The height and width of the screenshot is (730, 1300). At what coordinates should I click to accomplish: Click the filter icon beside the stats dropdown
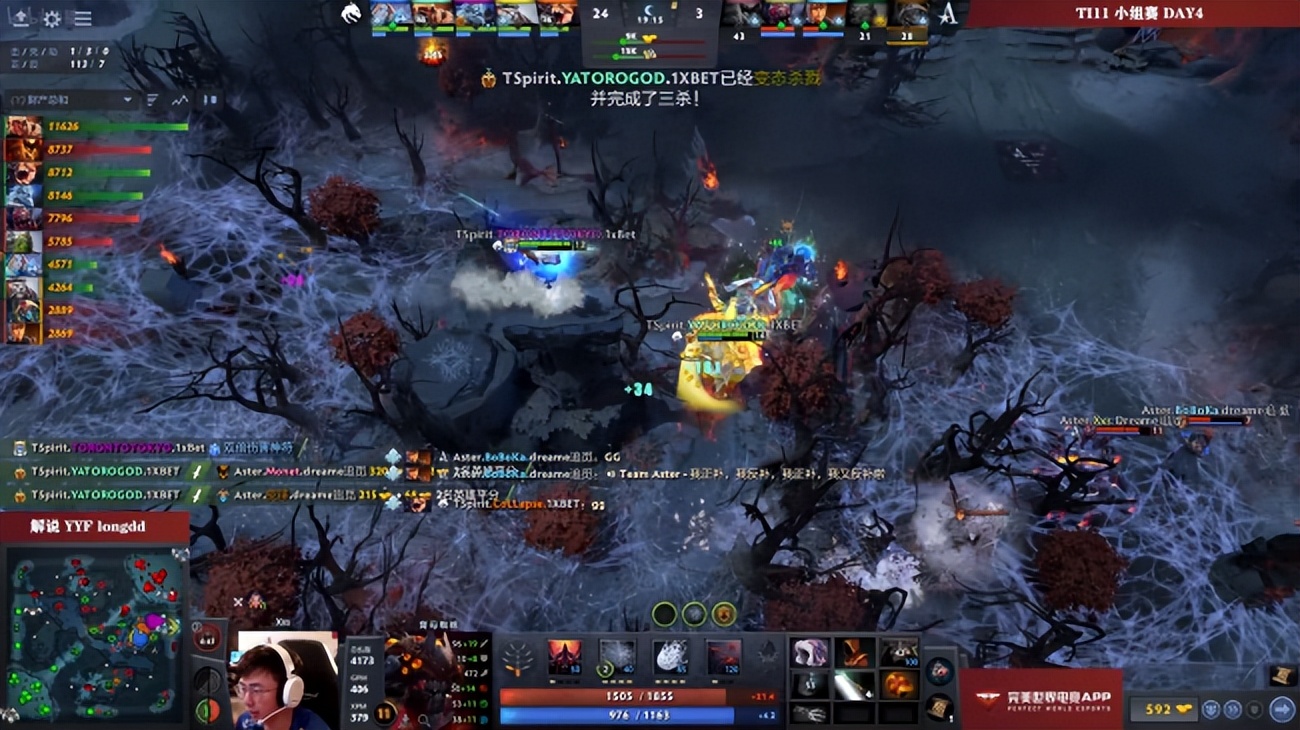[x=150, y=99]
